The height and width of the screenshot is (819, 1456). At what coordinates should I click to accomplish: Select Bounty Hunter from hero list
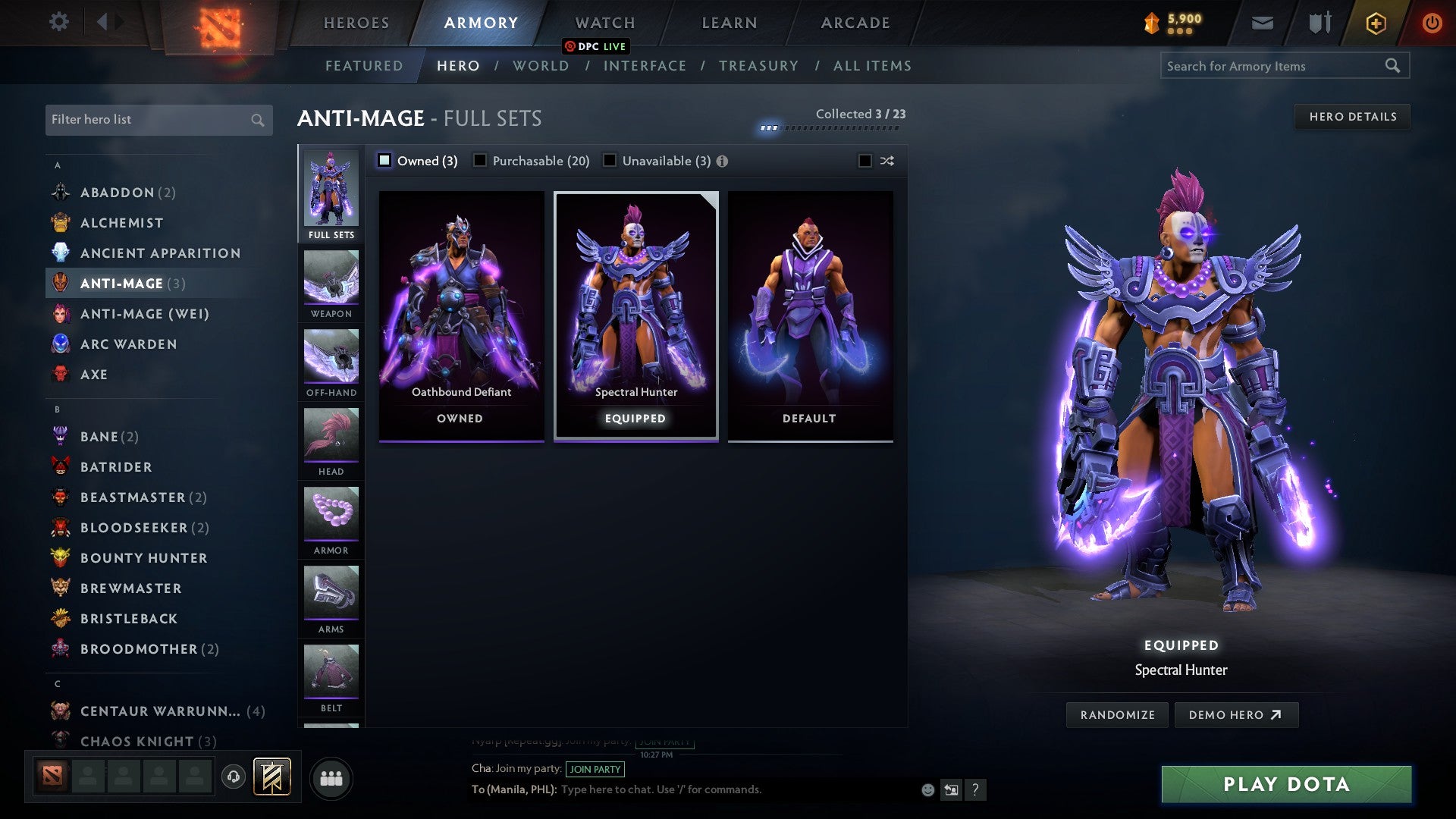point(144,558)
